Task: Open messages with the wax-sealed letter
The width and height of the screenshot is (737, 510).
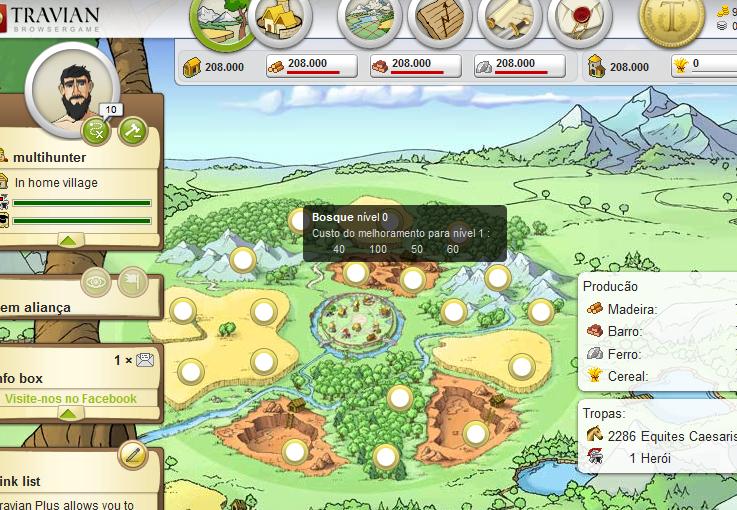Action: (x=580, y=20)
